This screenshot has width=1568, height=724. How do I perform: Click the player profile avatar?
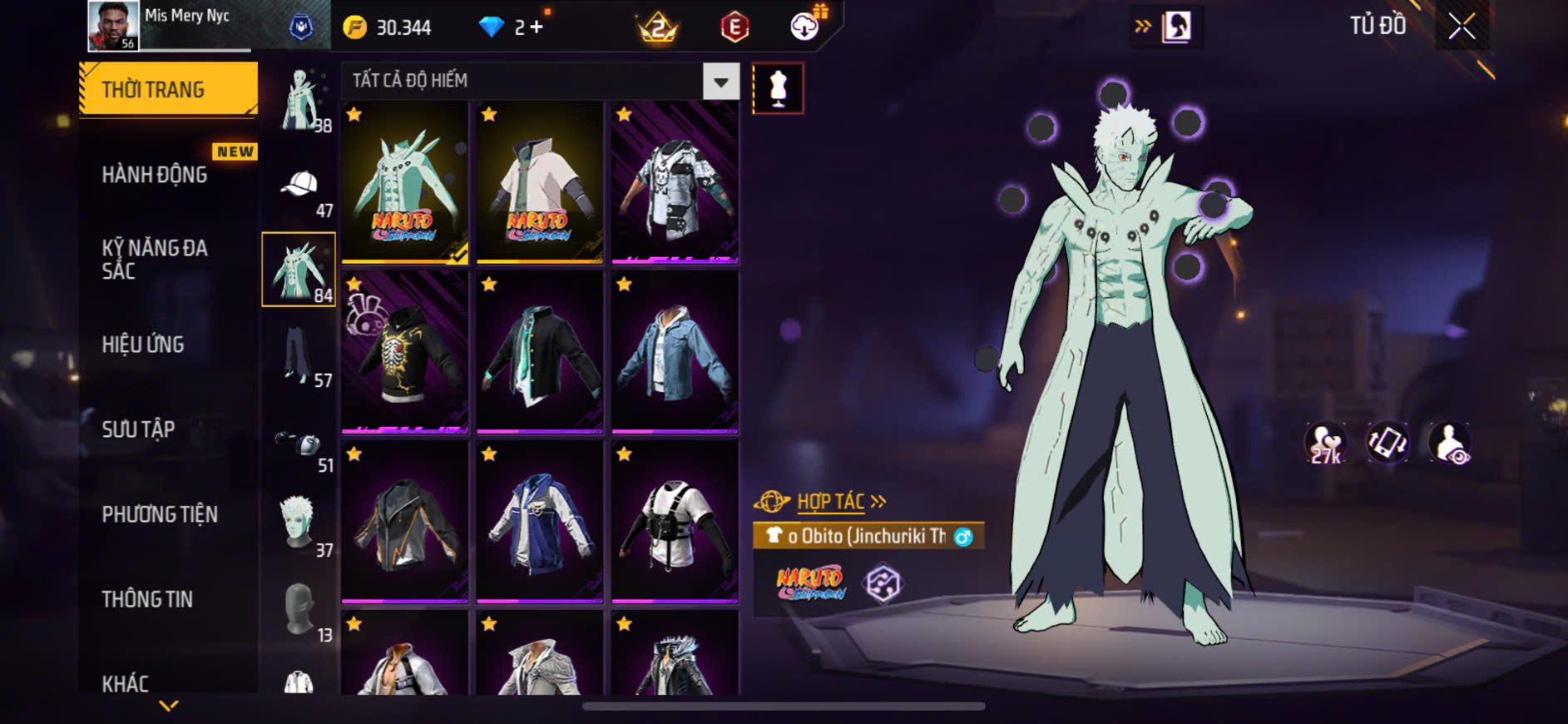pyautogui.click(x=113, y=26)
